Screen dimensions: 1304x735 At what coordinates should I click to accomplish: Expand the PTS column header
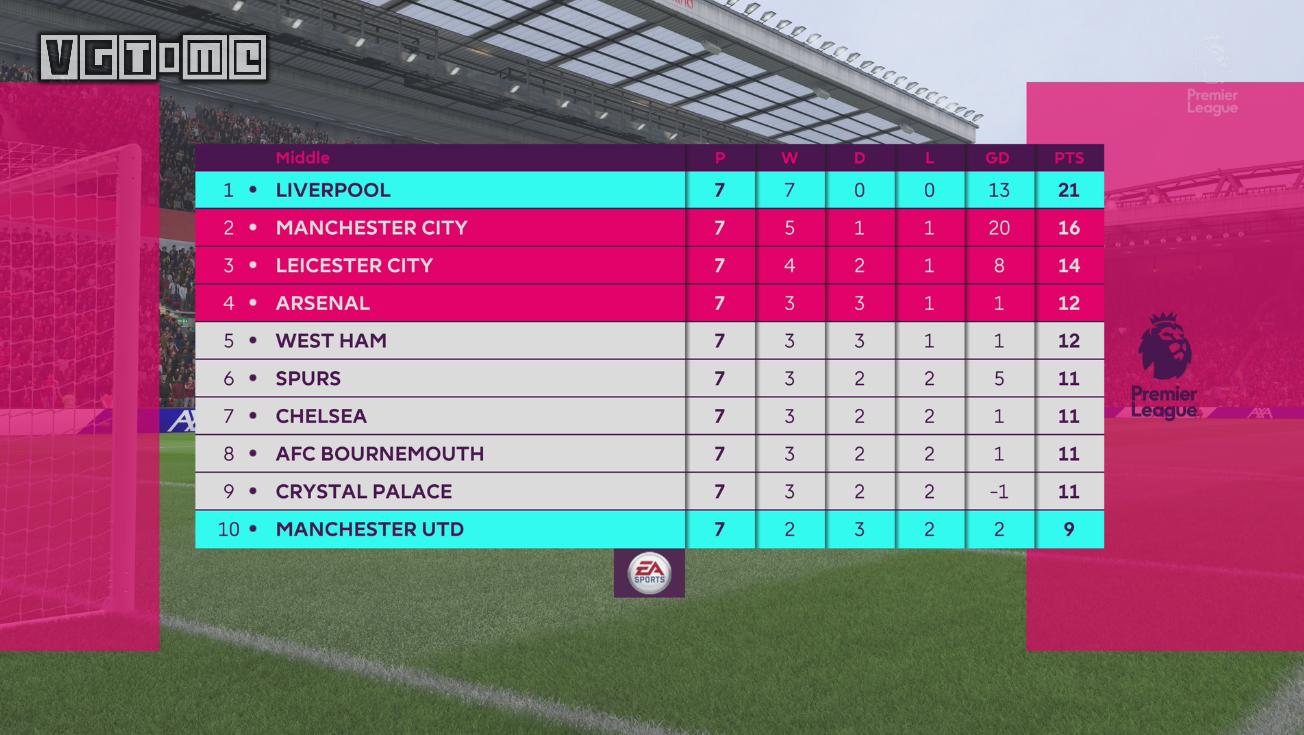(x=1069, y=158)
